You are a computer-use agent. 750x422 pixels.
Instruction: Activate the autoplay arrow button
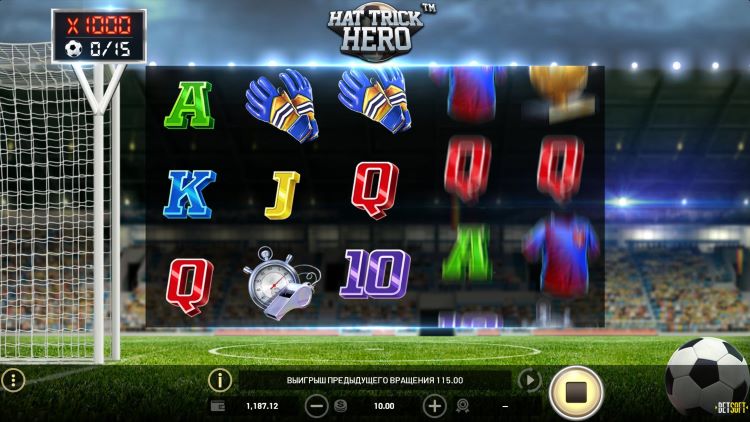tap(529, 380)
